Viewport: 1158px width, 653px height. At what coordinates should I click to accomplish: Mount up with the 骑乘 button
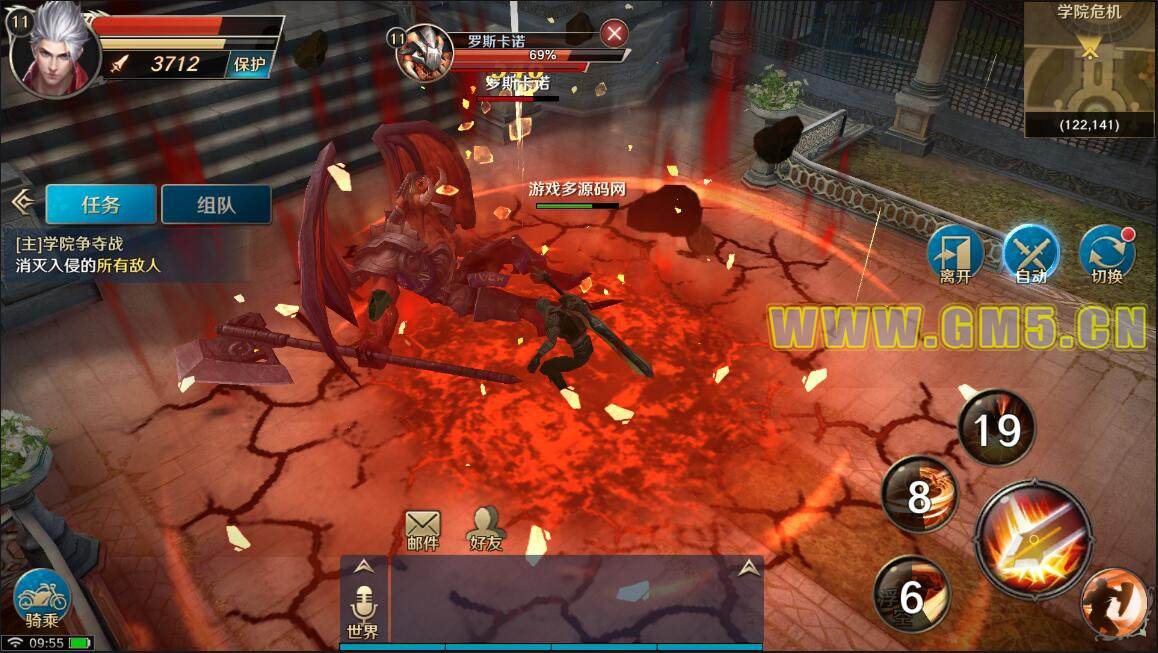coord(42,599)
